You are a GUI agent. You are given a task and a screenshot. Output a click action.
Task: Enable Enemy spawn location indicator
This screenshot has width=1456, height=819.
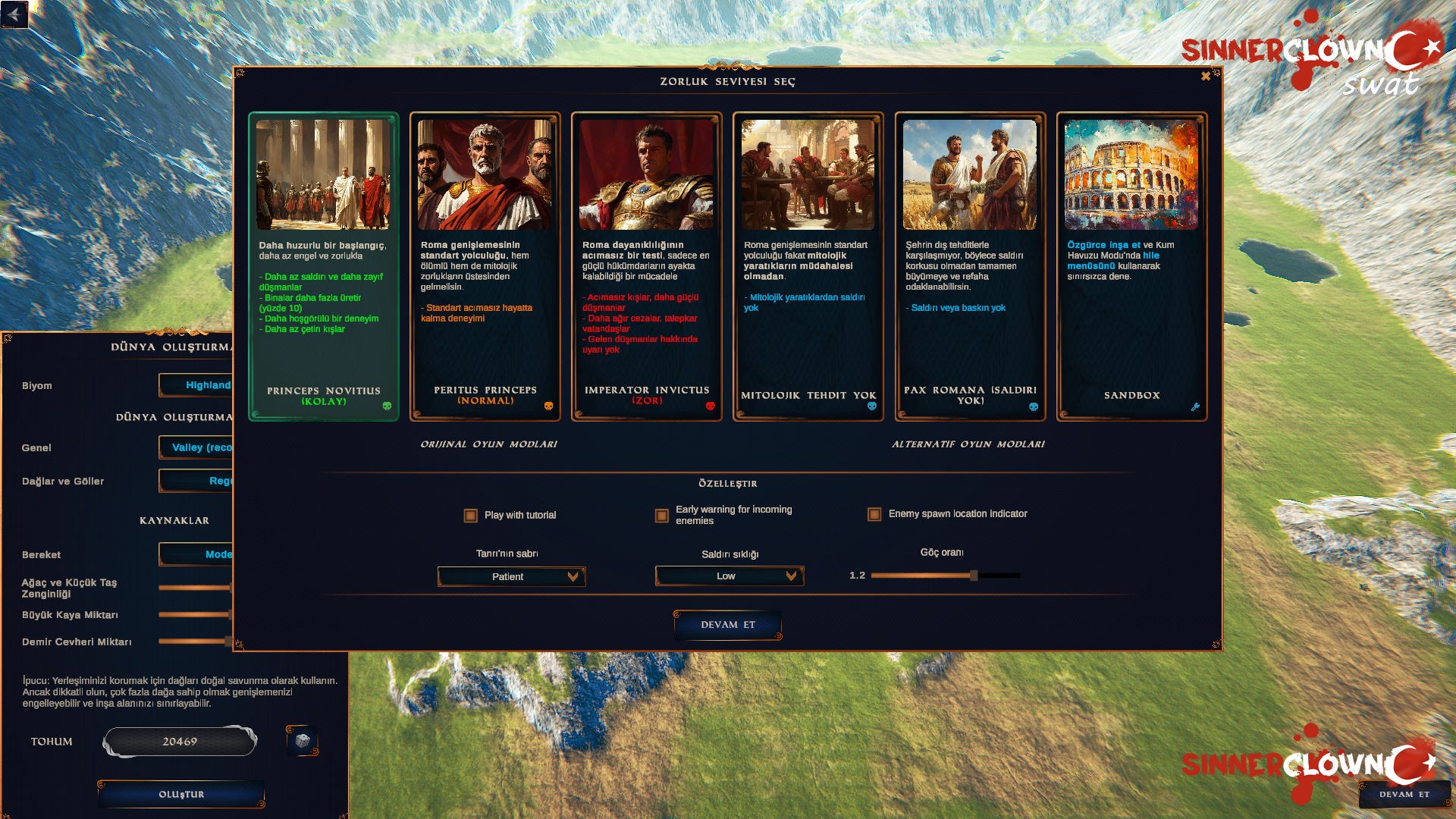(874, 514)
